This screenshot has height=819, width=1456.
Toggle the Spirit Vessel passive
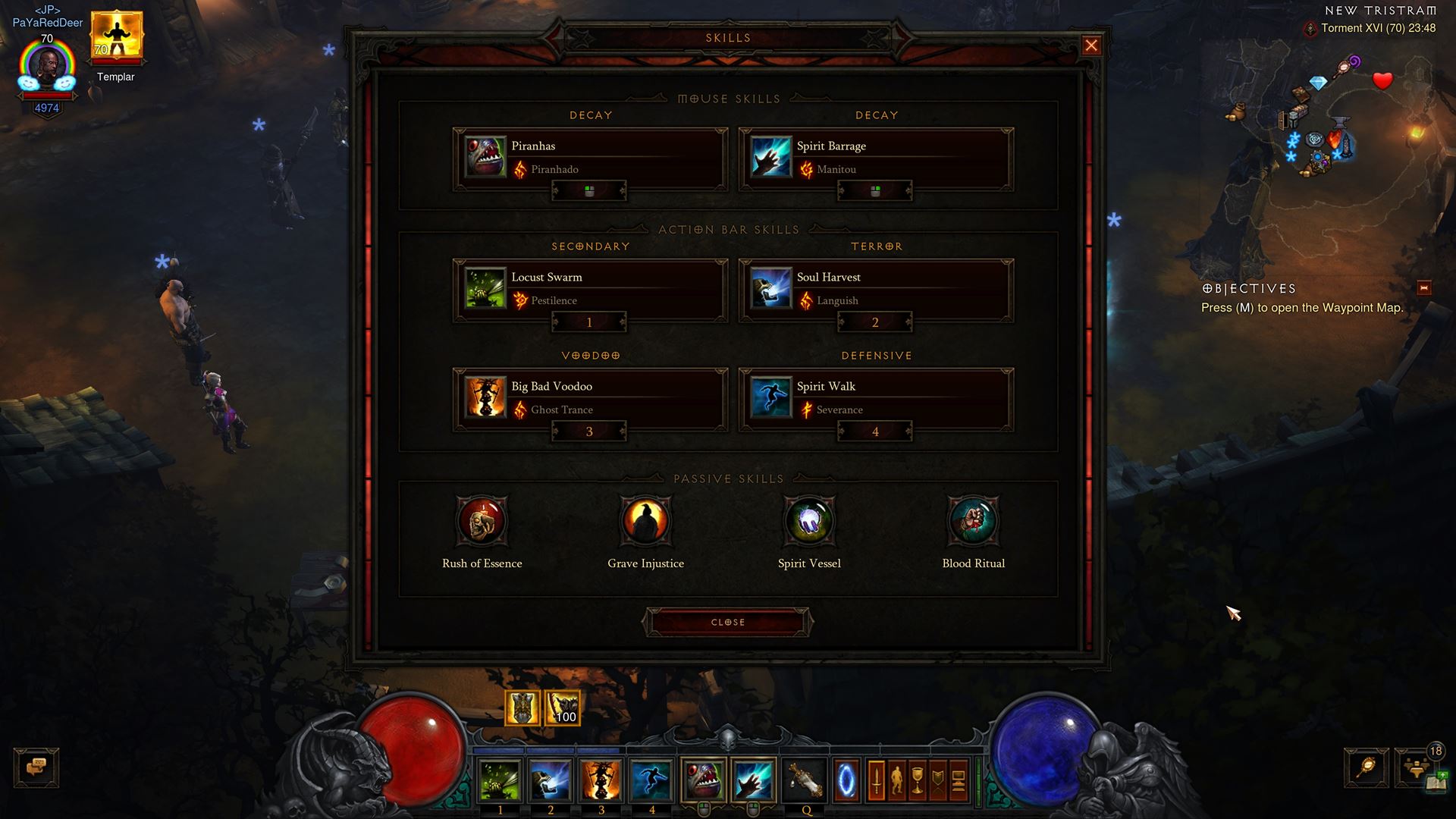click(x=808, y=522)
